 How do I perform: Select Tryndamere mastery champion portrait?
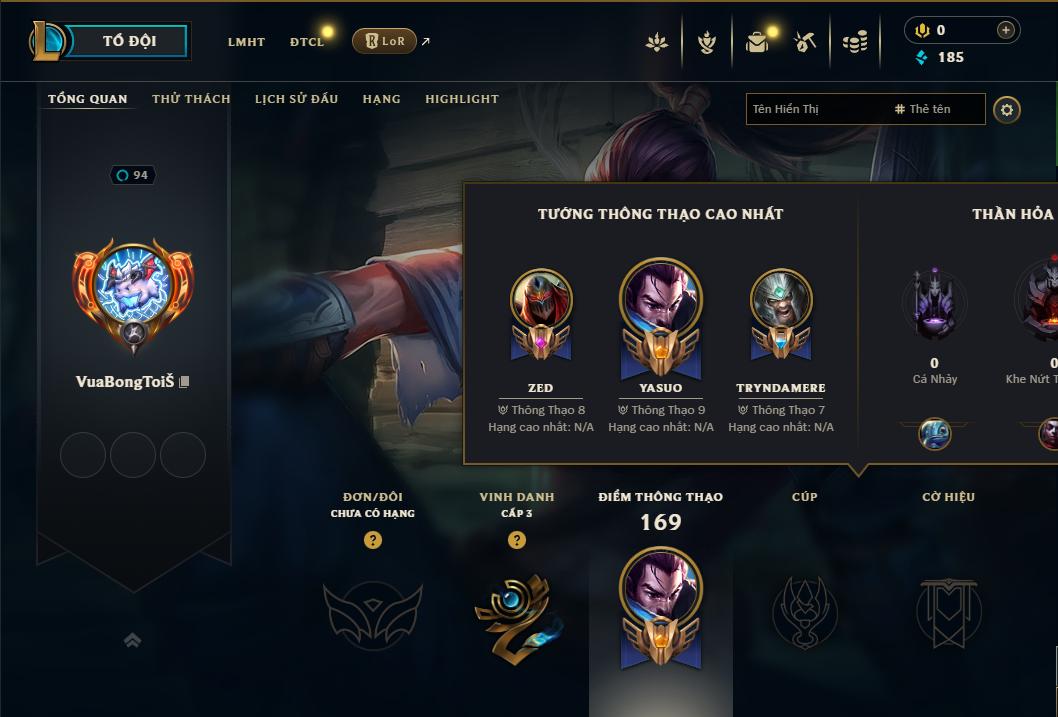(x=781, y=300)
